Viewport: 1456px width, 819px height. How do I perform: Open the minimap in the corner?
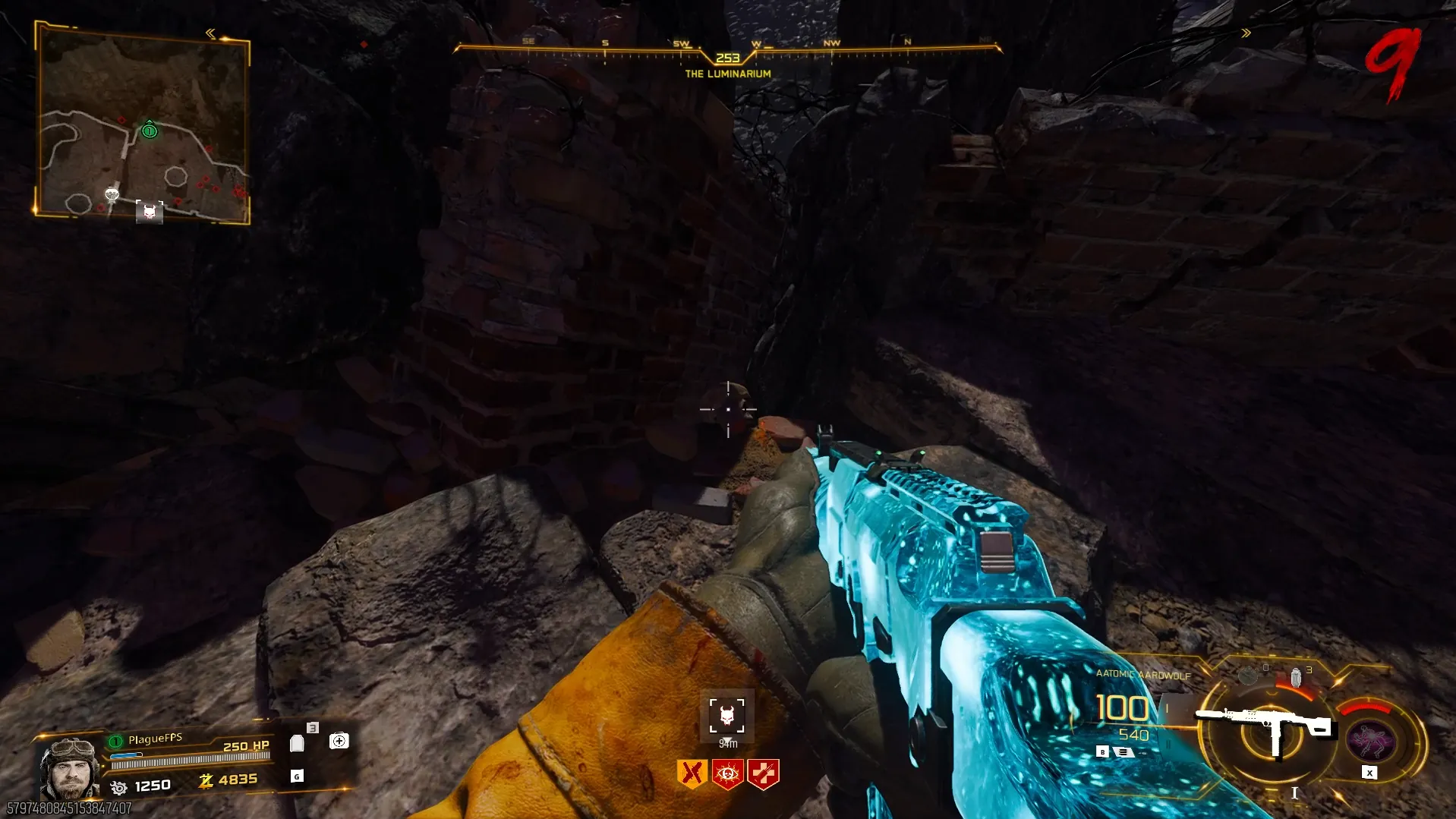[142, 121]
